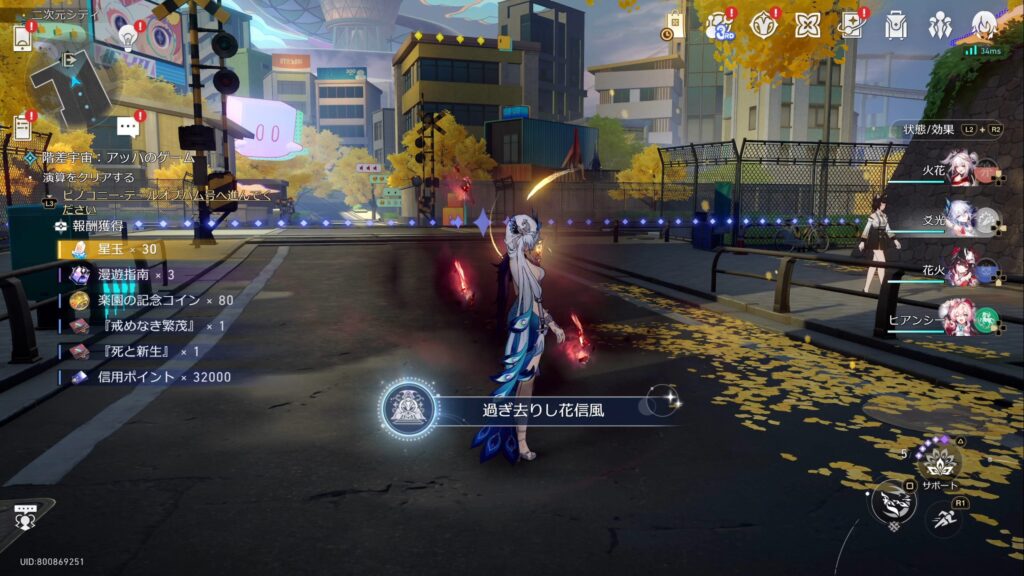Open the four-petal flower icon
The width and height of the screenshot is (1024, 576).
pos(808,25)
